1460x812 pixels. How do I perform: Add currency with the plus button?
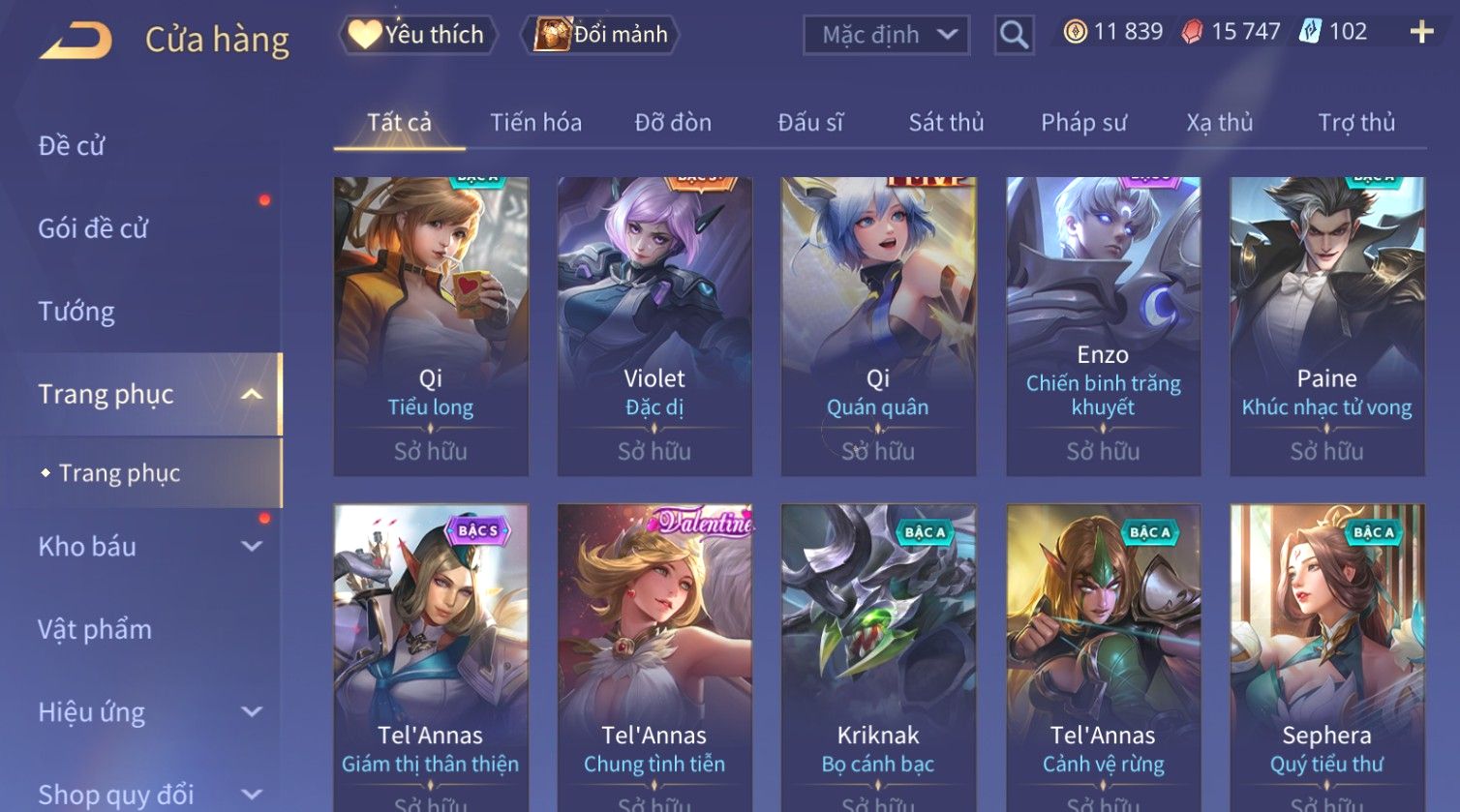1421,32
